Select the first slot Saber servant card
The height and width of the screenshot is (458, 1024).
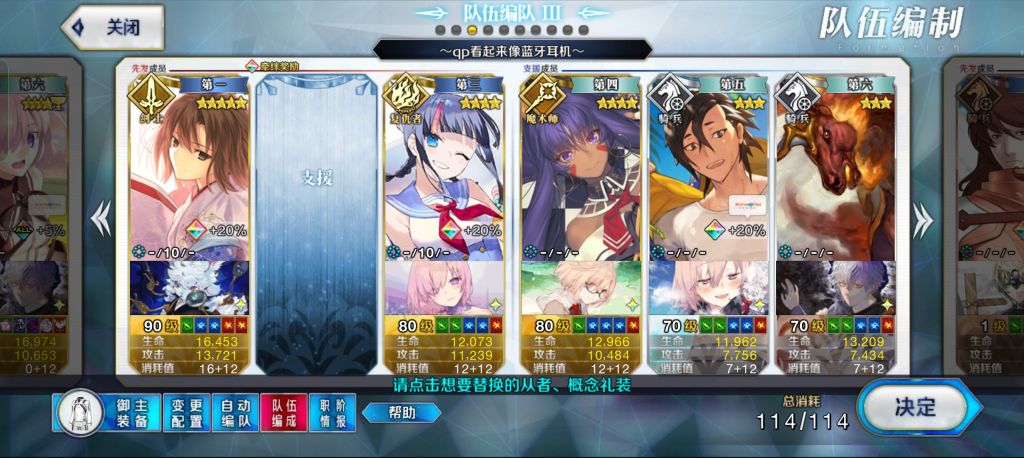coord(189,170)
